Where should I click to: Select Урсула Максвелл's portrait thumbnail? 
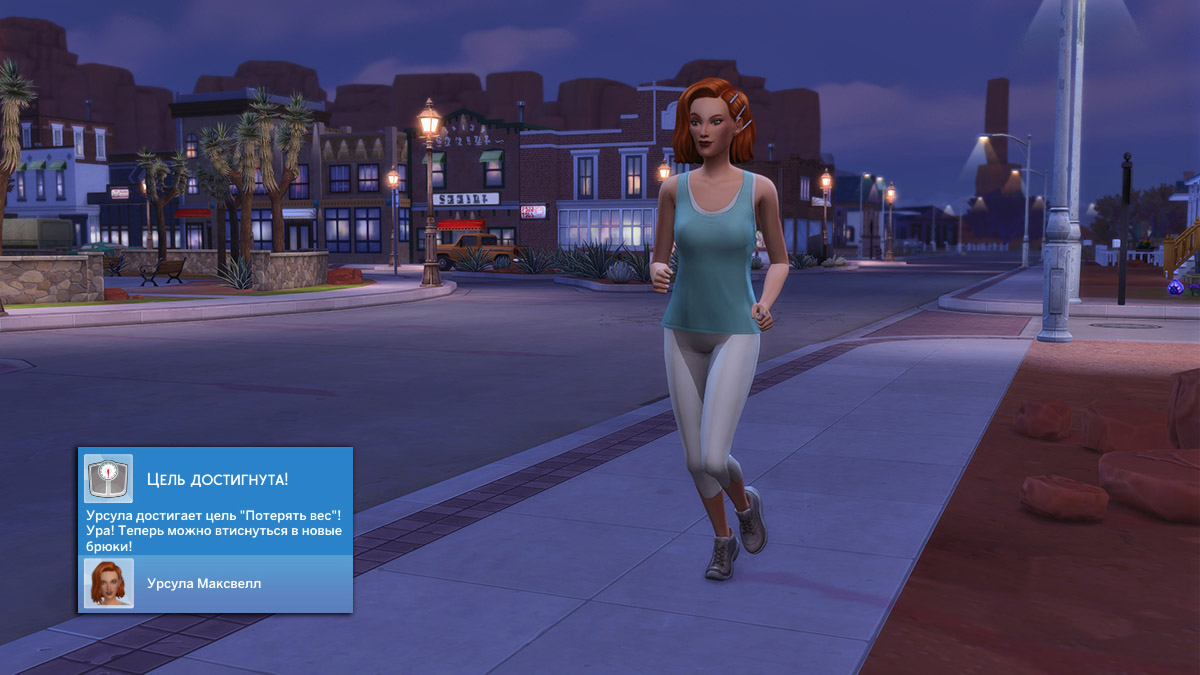coord(108,583)
